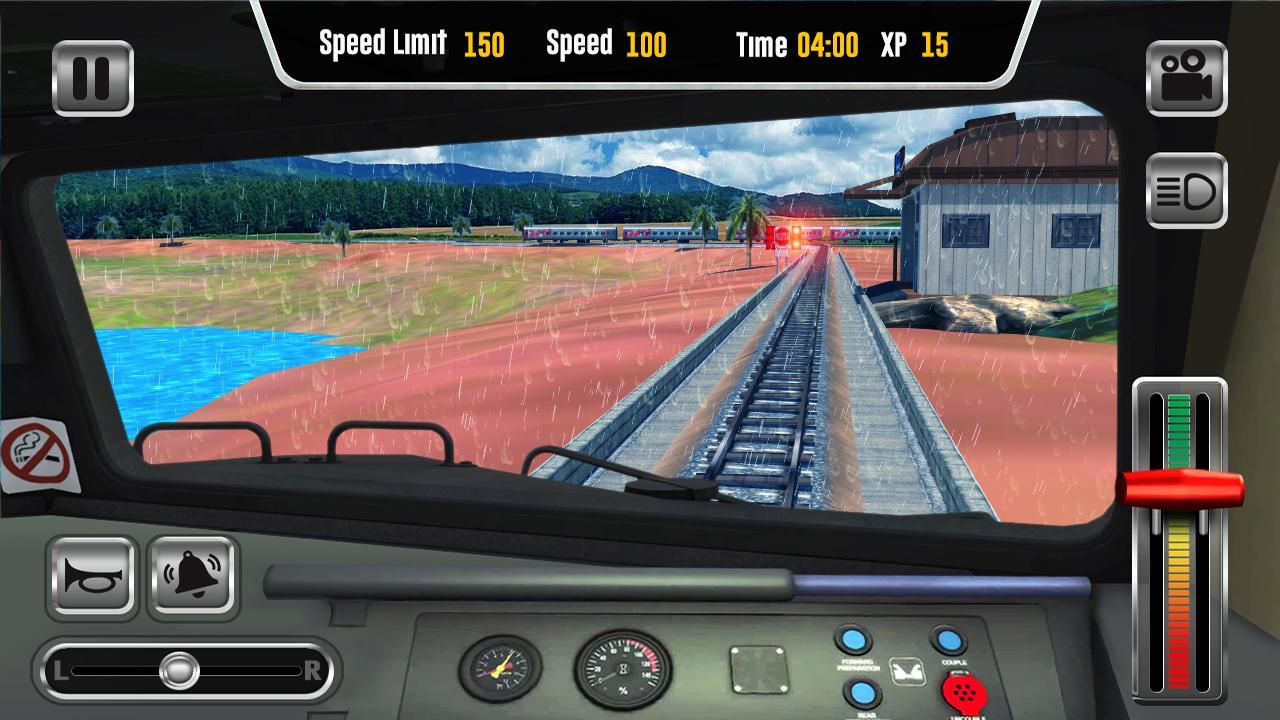Pause the game
The height and width of the screenshot is (720, 1280).
point(93,77)
